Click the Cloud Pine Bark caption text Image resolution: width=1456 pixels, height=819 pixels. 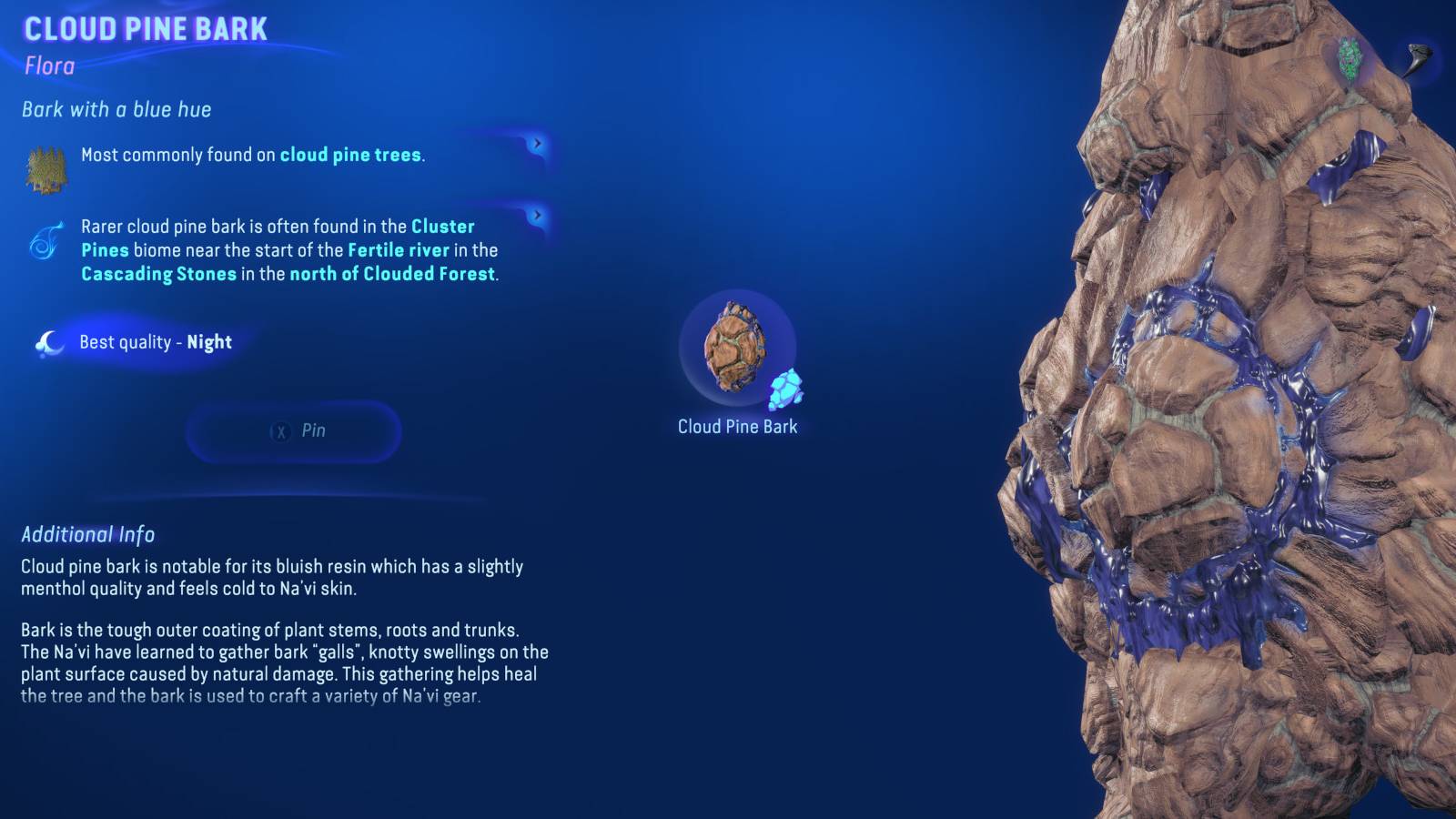[736, 426]
